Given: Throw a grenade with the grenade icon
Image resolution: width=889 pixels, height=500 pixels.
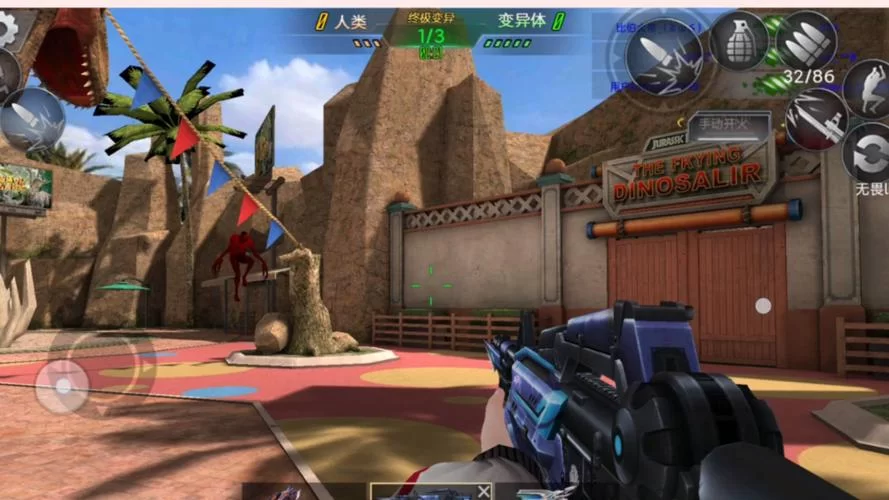Looking at the screenshot, I should pos(739,40).
